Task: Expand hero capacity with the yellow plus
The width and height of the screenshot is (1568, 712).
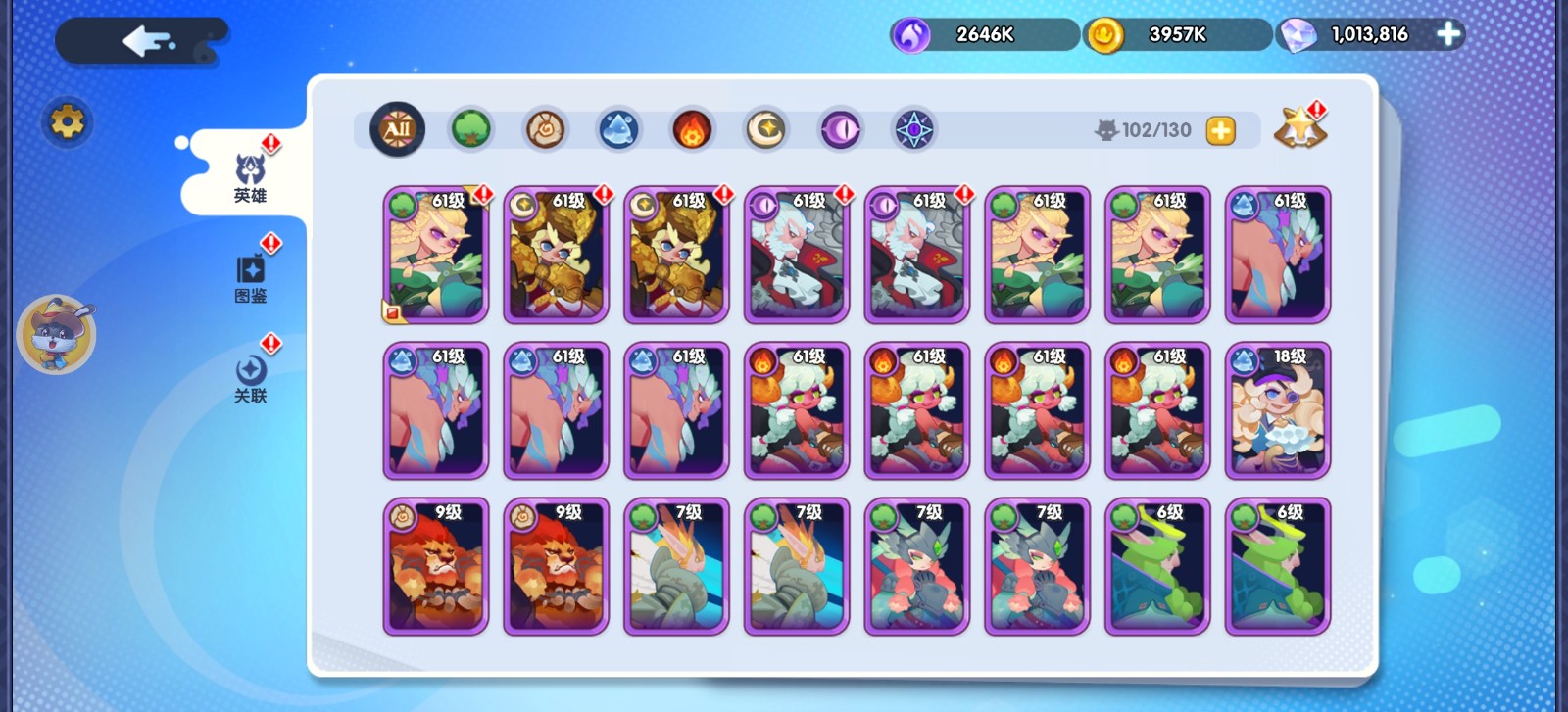Action: click(1220, 130)
